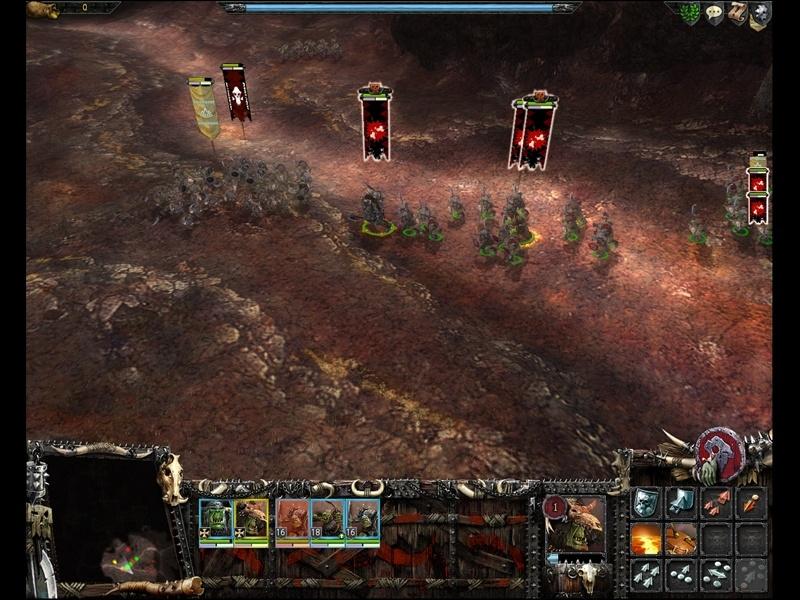
Task: Open the chat speech bubble
Action: point(714,14)
